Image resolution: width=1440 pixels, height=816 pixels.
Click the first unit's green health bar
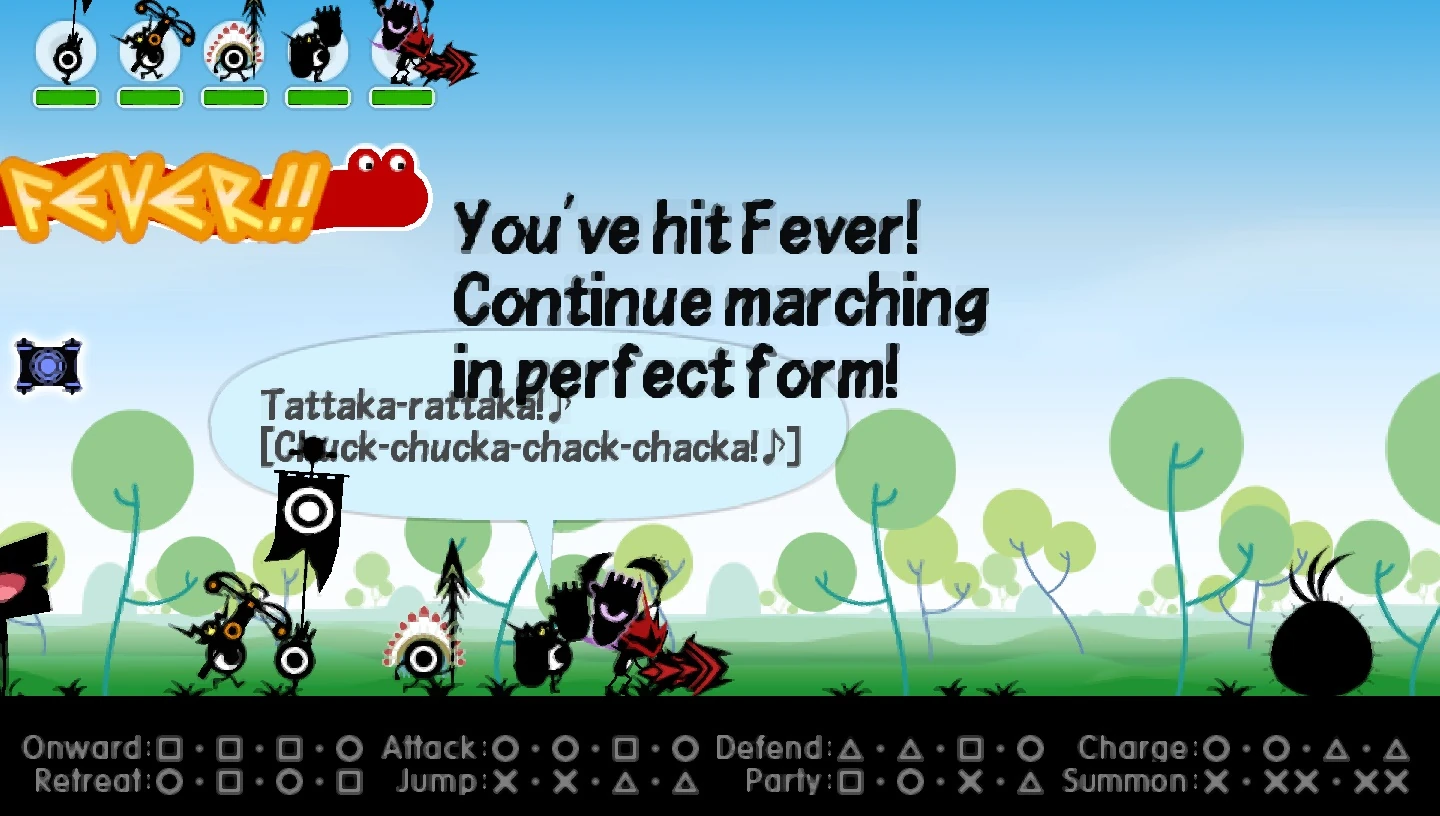[66, 95]
